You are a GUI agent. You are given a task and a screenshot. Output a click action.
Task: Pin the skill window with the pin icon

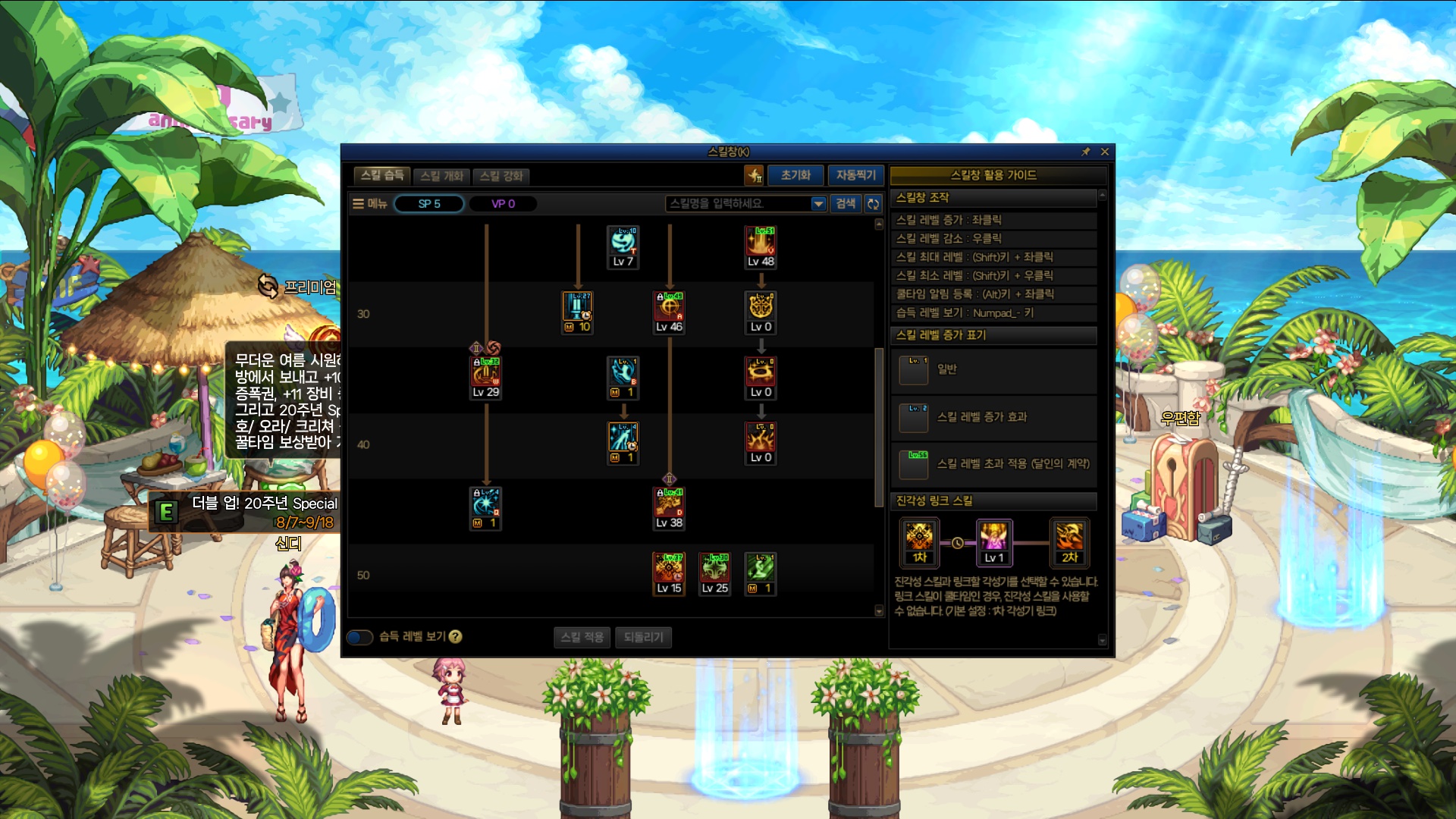[x=1085, y=152]
